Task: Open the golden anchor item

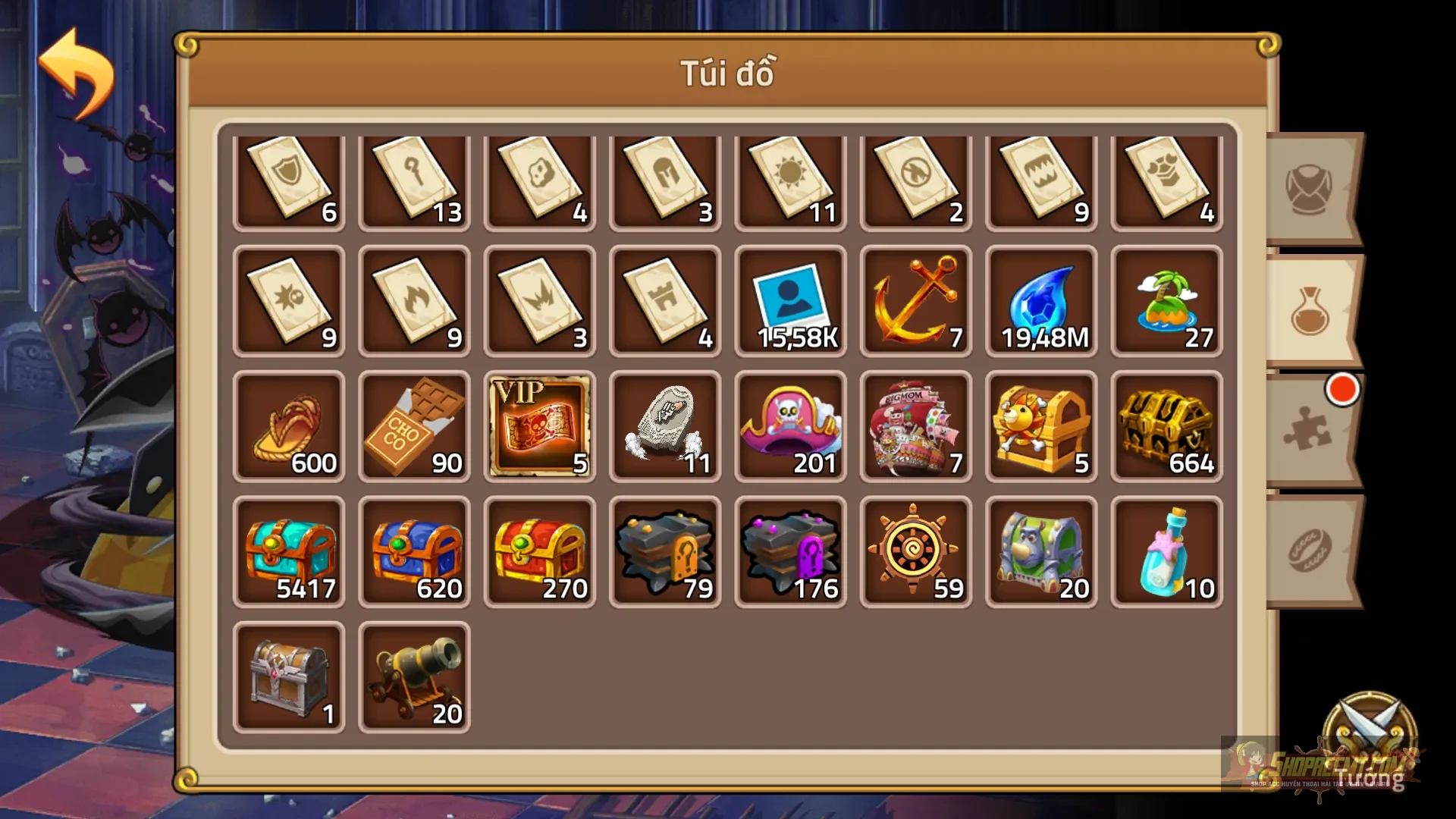Action: pyautogui.click(x=916, y=302)
